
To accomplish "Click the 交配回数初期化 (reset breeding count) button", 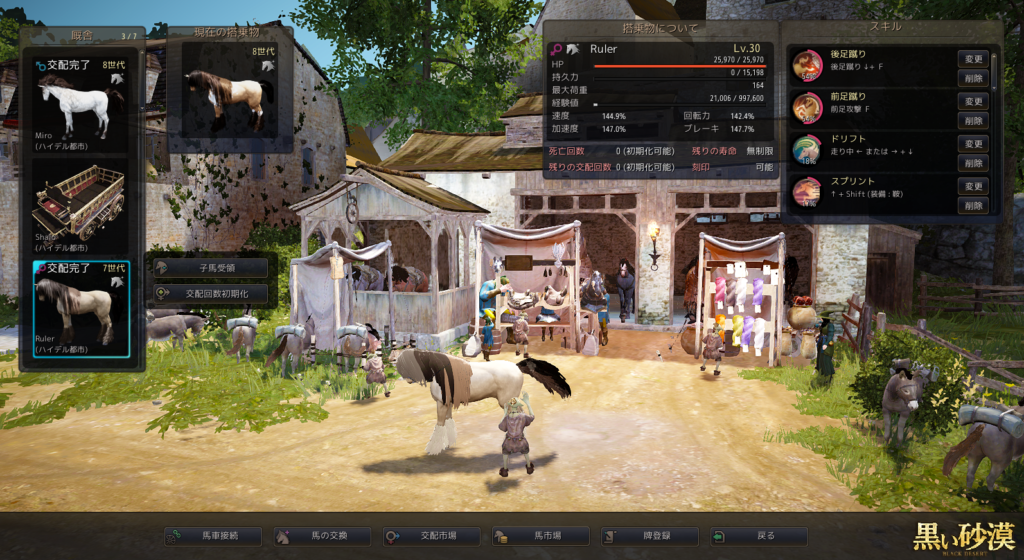I will 211,294.
